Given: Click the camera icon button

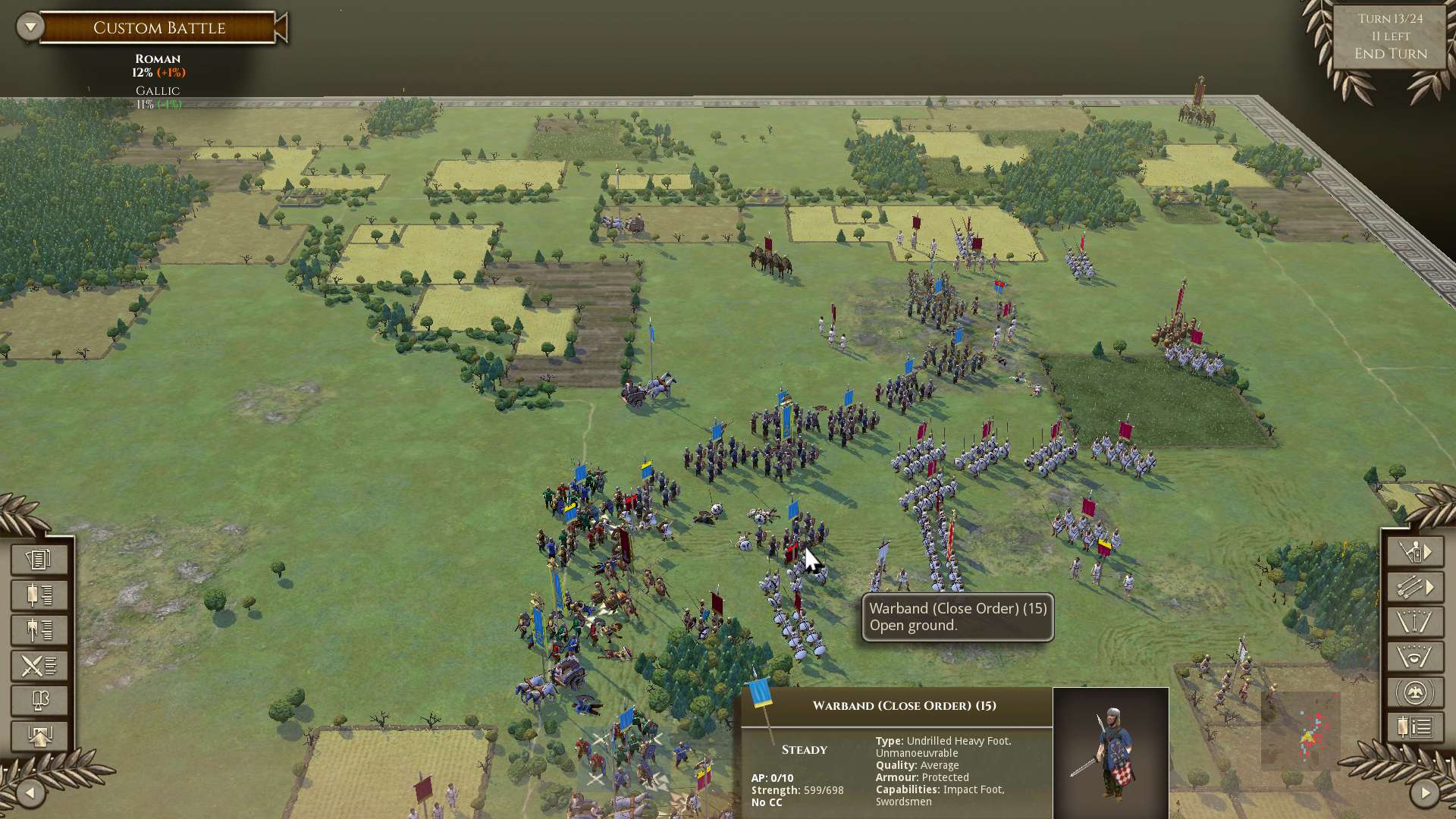Looking at the screenshot, I should pyautogui.click(x=39, y=701).
